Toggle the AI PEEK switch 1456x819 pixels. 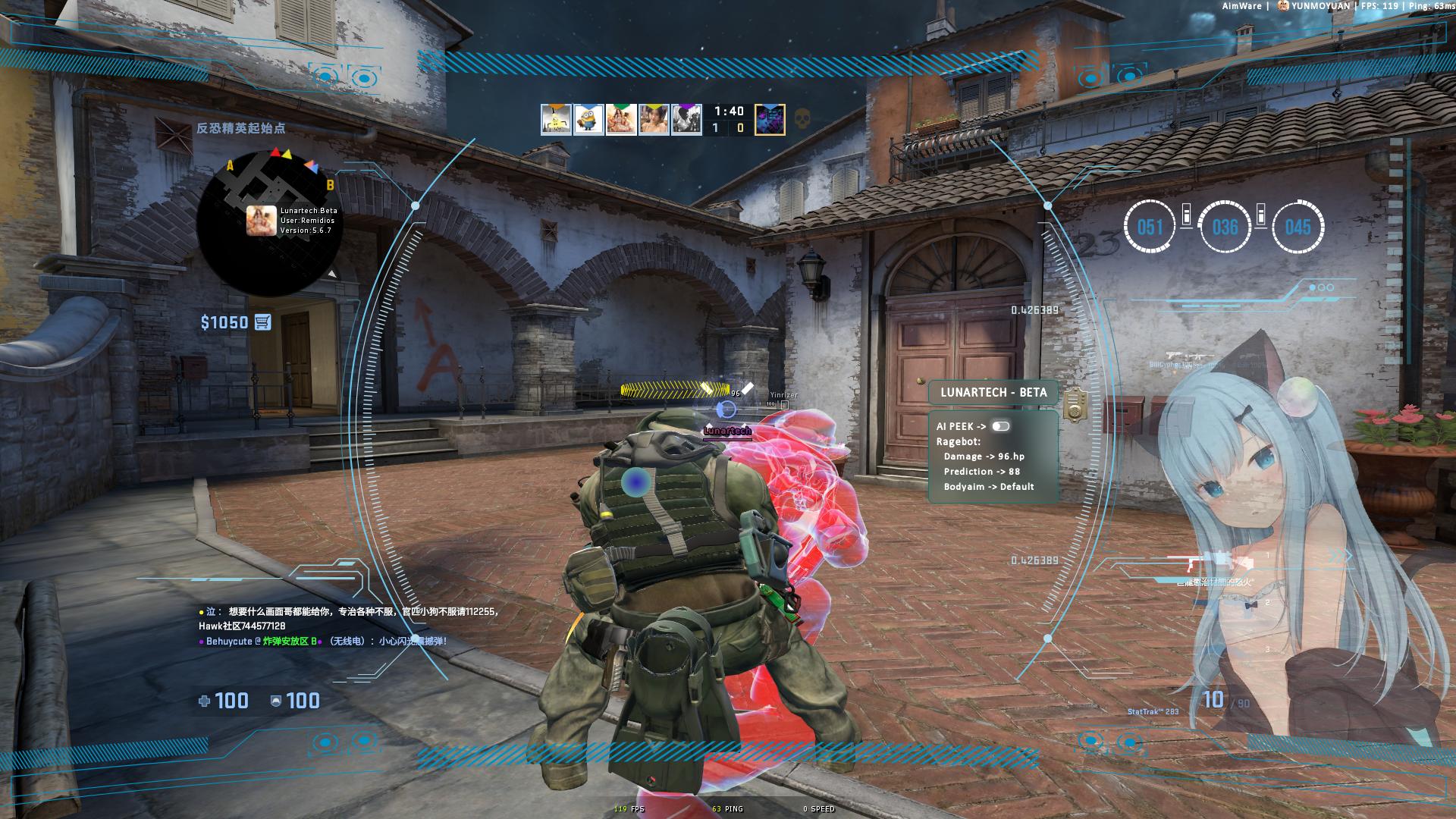coord(1000,426)
